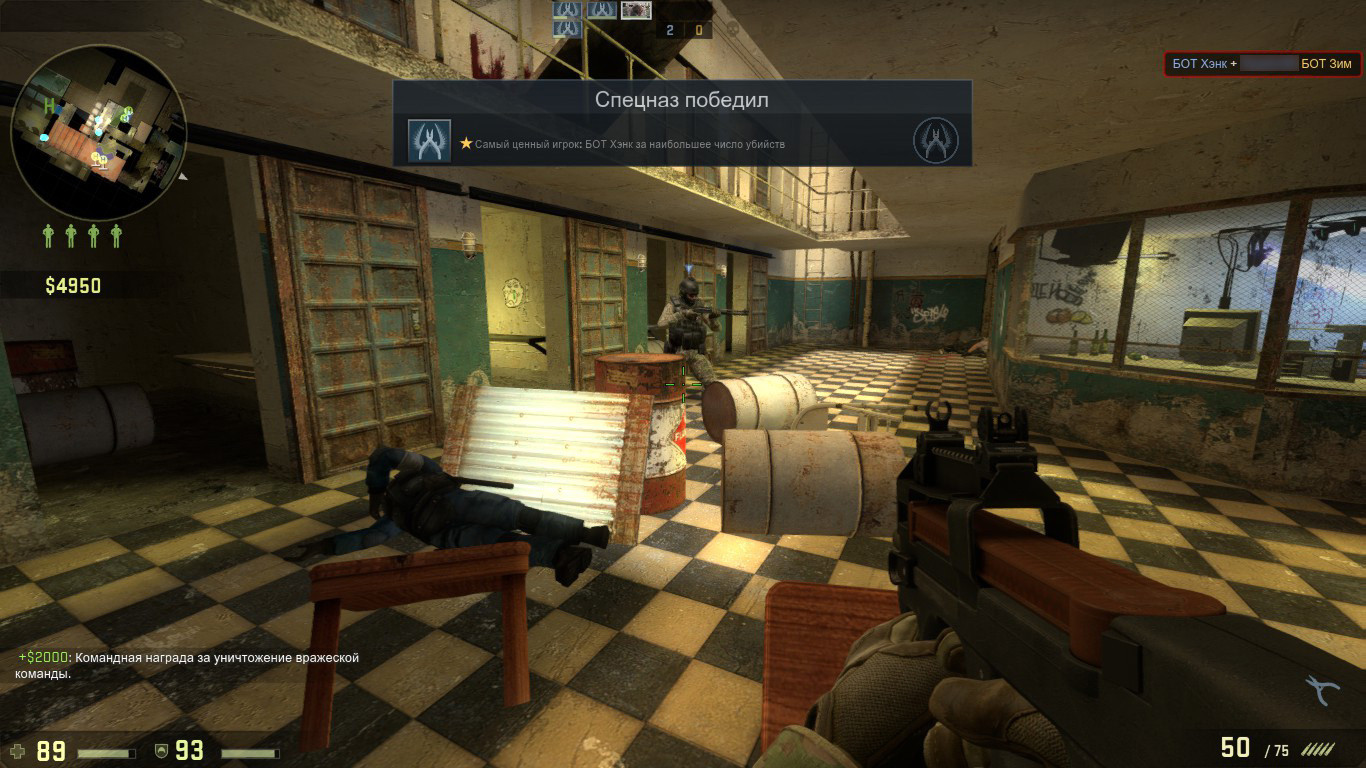Click the first CT avatar in top scoreboard
1366x768 pixels.
pos(566,11)
